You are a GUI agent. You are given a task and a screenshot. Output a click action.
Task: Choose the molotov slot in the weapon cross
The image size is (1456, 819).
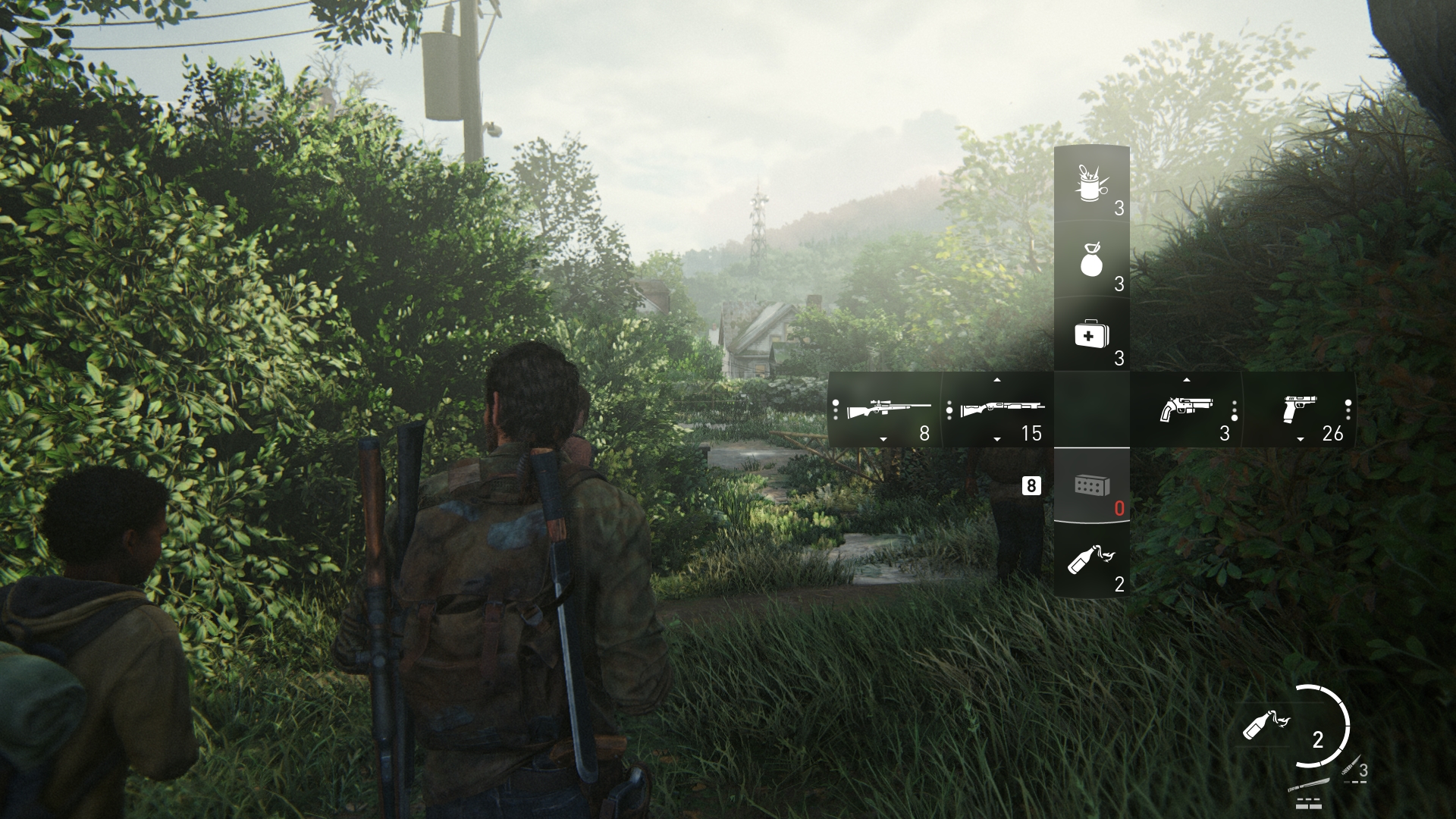(x=1091, y=561)
